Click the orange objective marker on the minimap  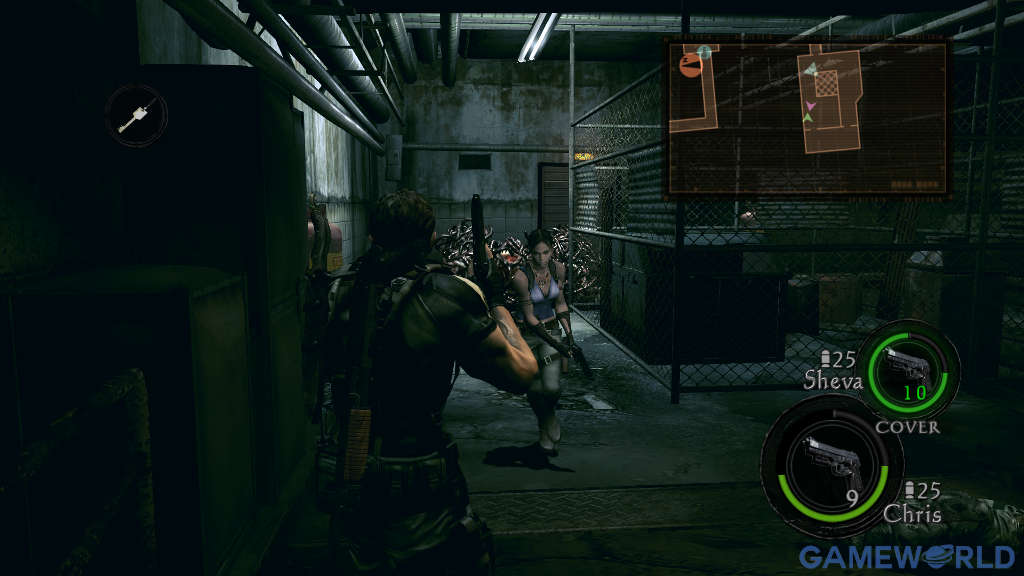[x=689, y=66]
